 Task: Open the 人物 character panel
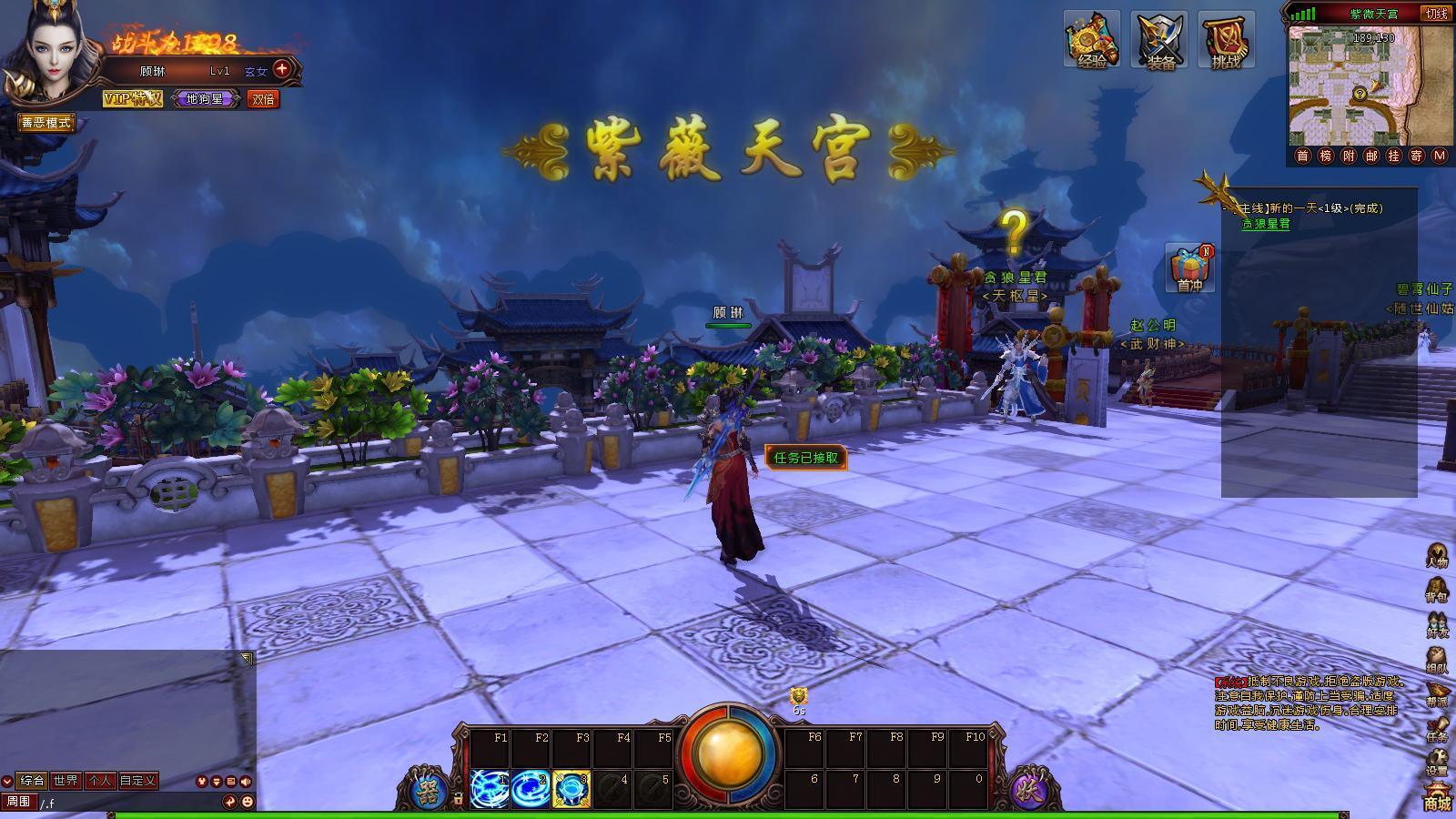click(1437, 556)
